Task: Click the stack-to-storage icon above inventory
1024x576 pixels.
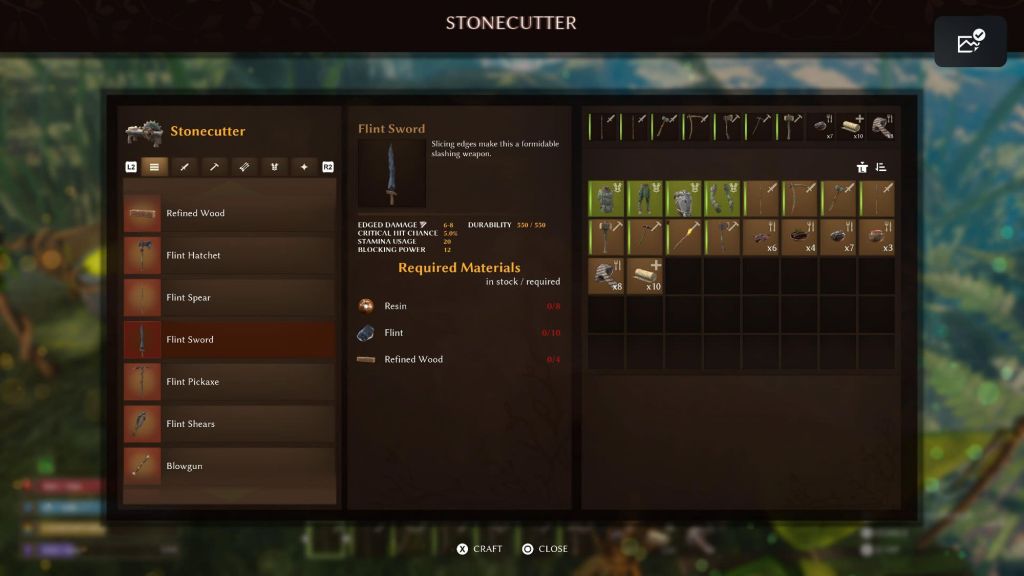Action: tap(862, 167)
